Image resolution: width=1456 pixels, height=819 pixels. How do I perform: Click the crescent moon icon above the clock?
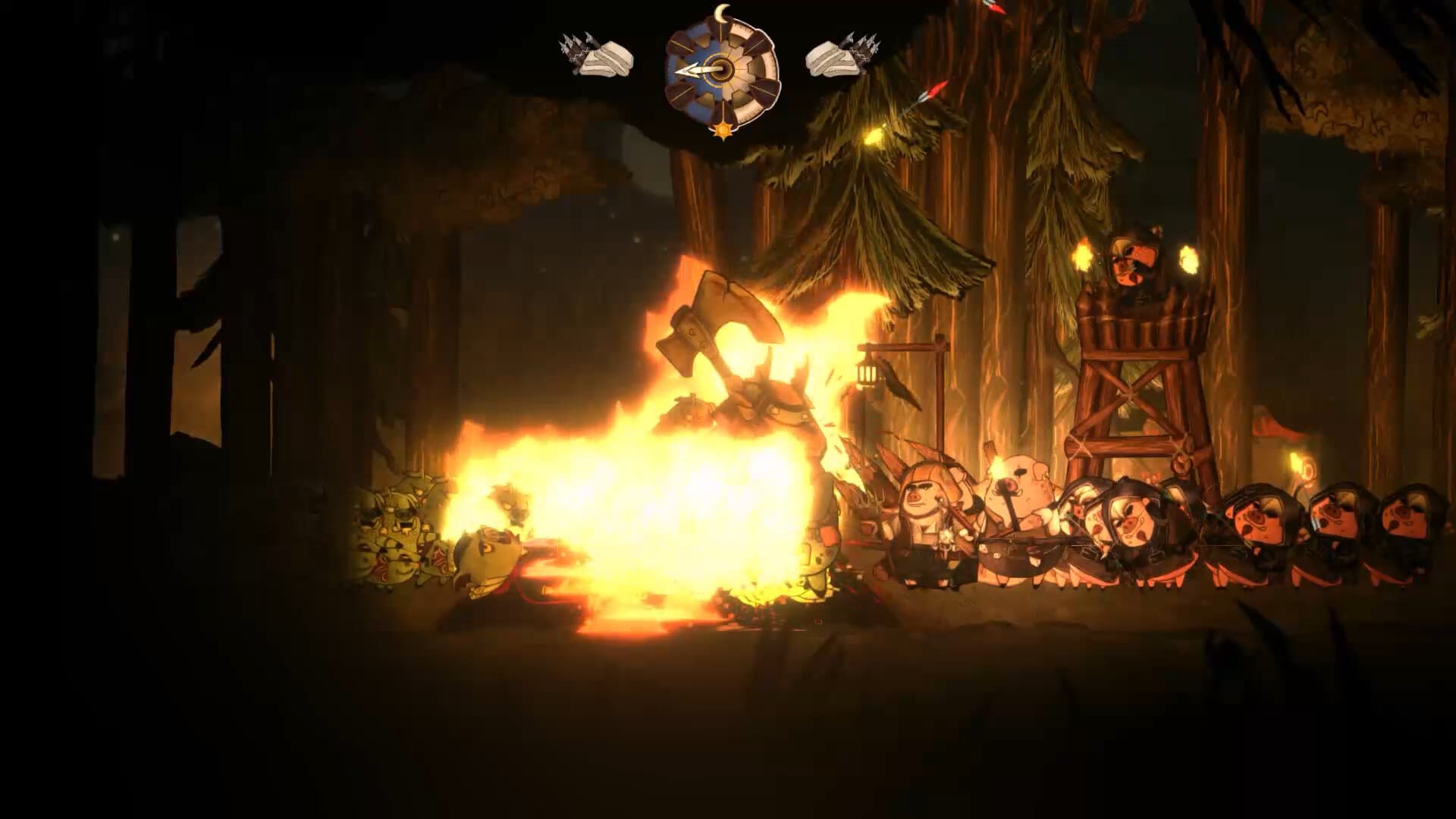(722, 14)
